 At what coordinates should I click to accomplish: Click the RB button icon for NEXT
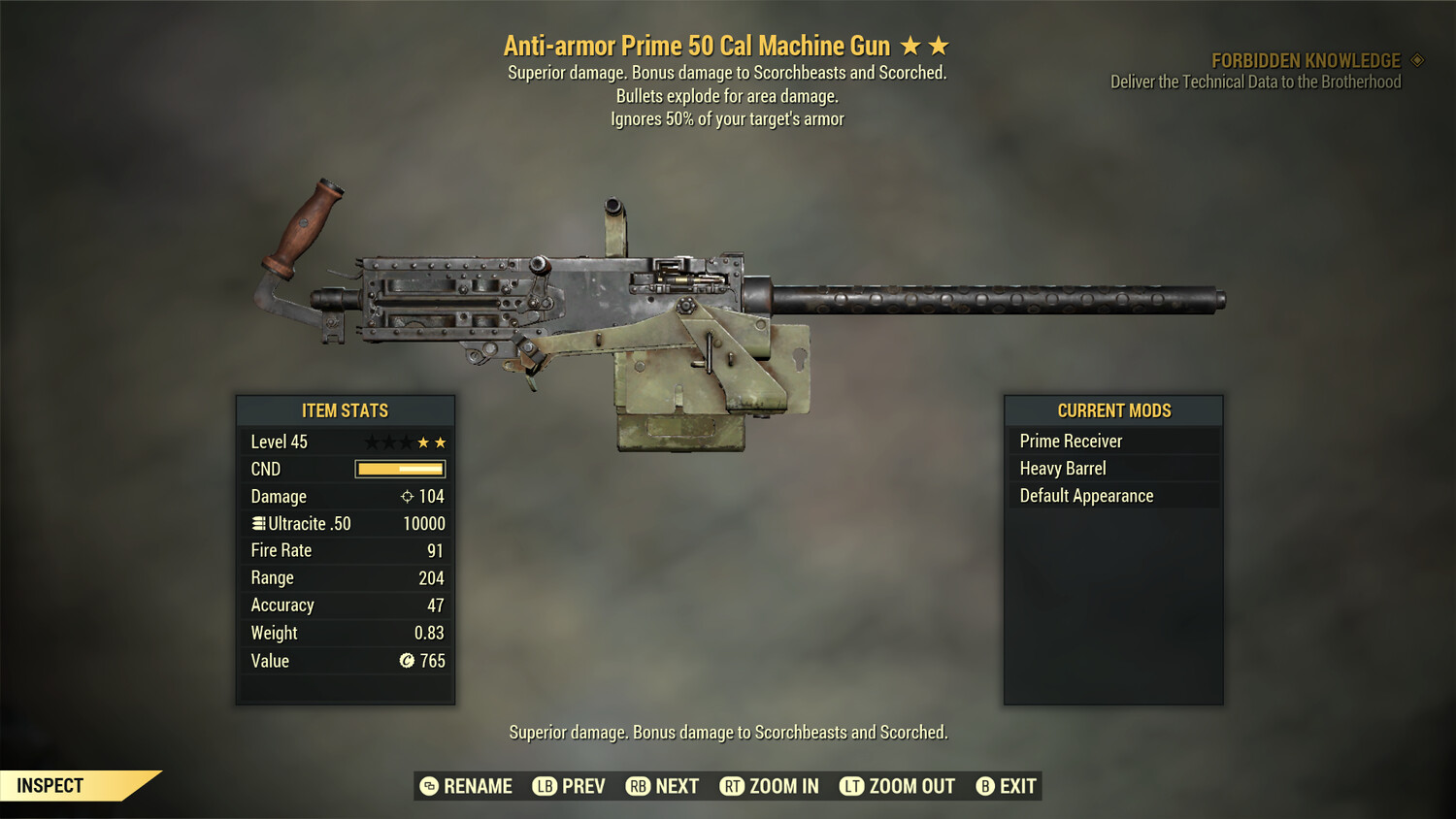pos(639,786)
